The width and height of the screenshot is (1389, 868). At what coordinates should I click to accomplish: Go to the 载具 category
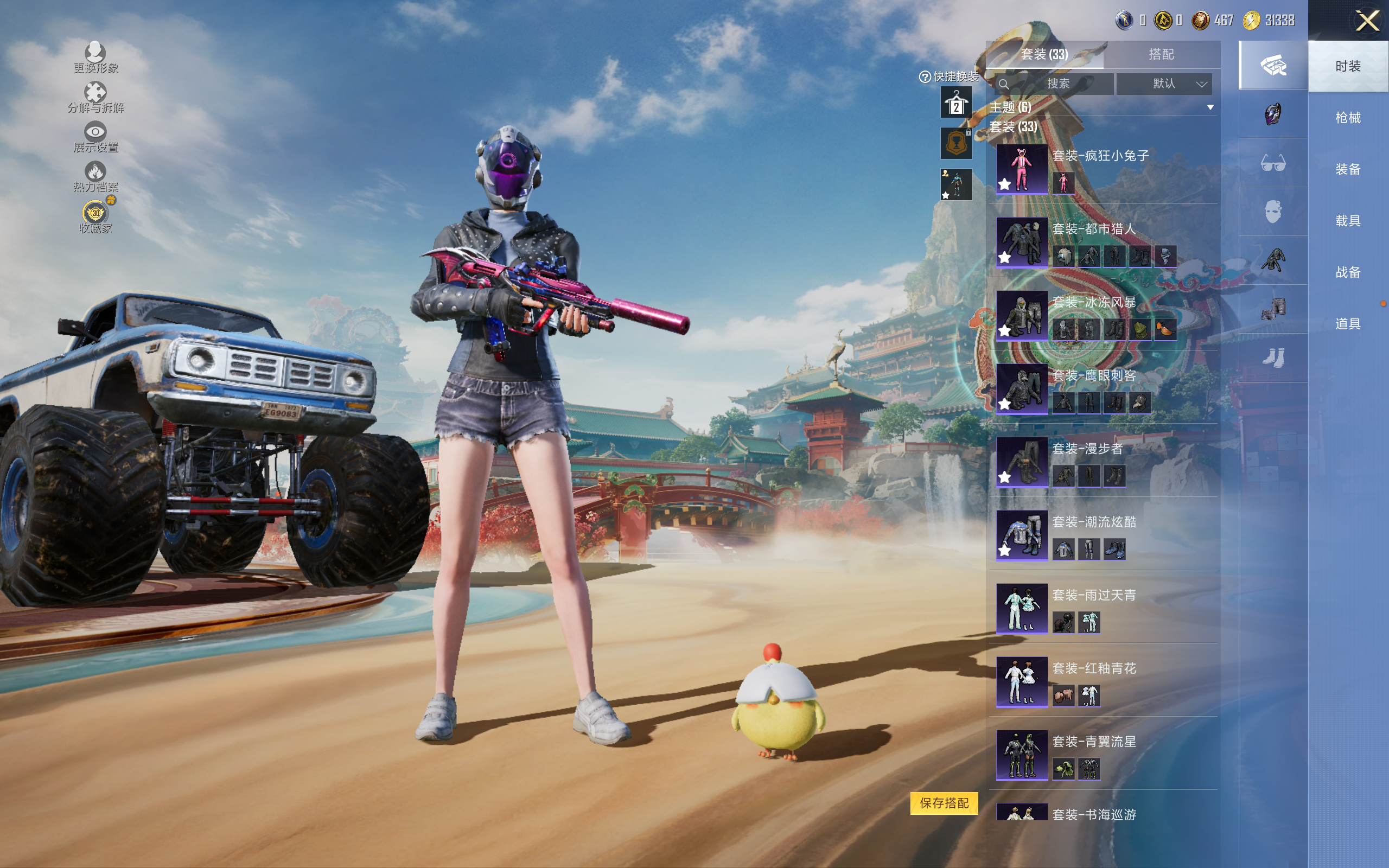click(x=1347, y=221)
